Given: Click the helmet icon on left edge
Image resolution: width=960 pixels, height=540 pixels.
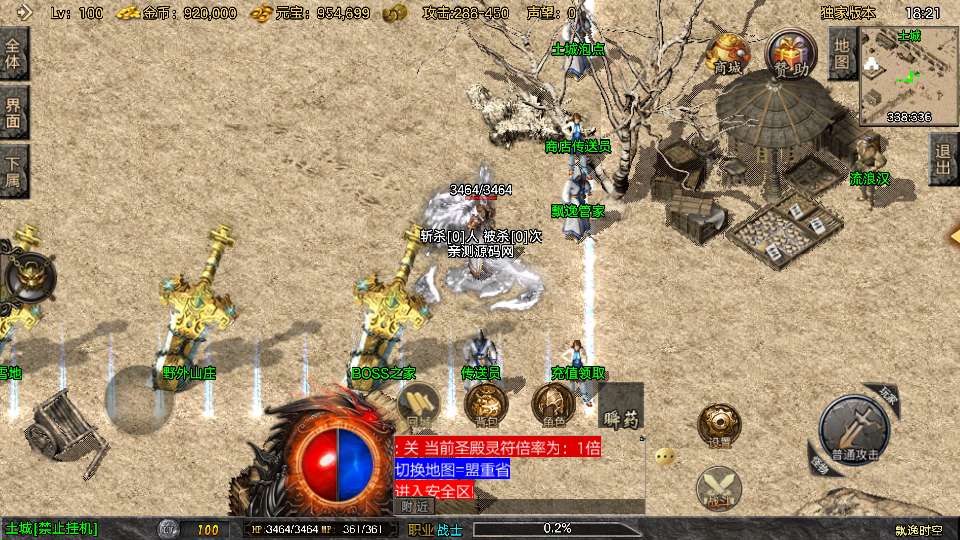Looking at the screenshot, I should pyautogui.click(x=28, y=275).
